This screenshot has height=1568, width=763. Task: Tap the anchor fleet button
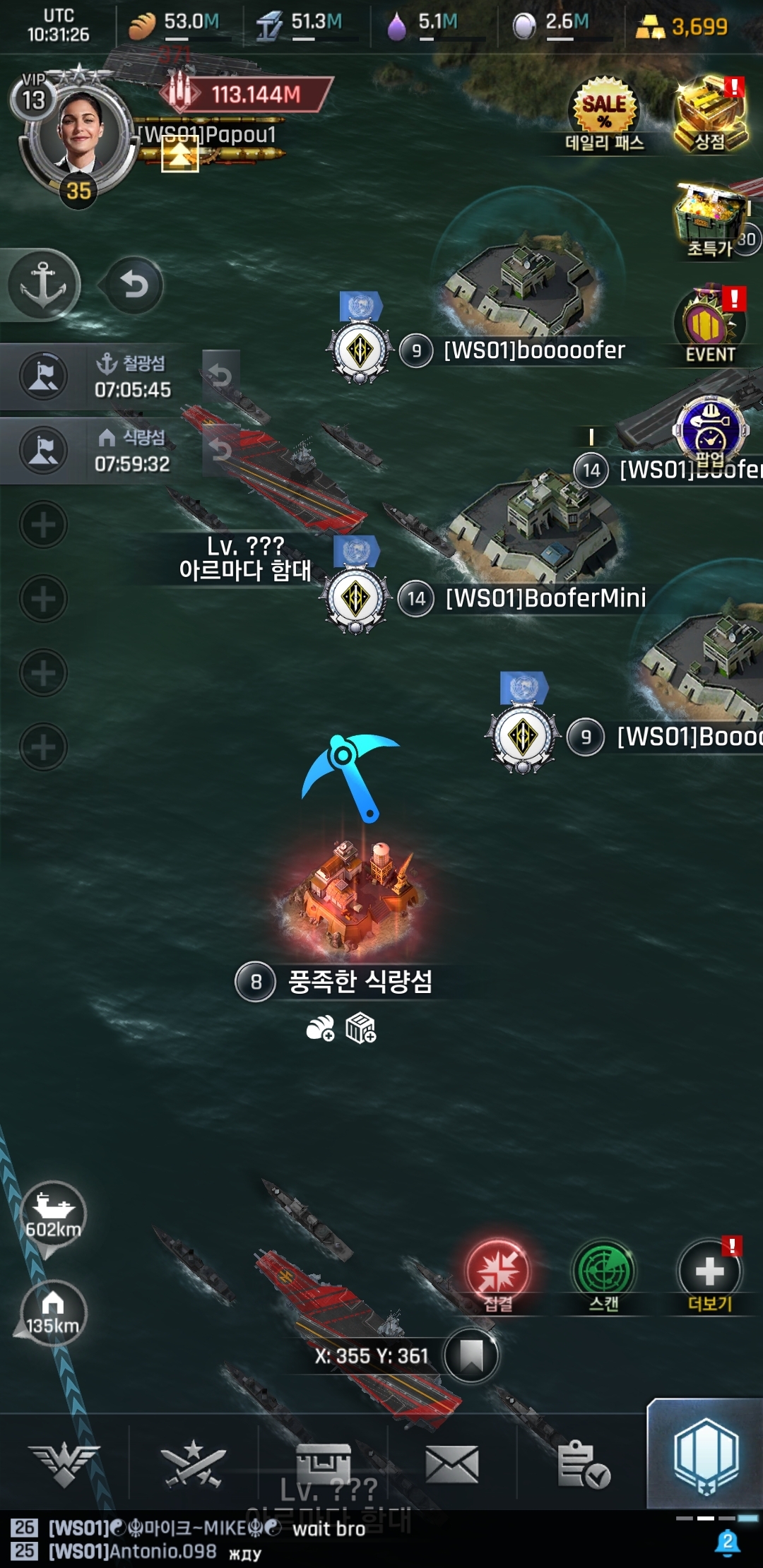43,285
